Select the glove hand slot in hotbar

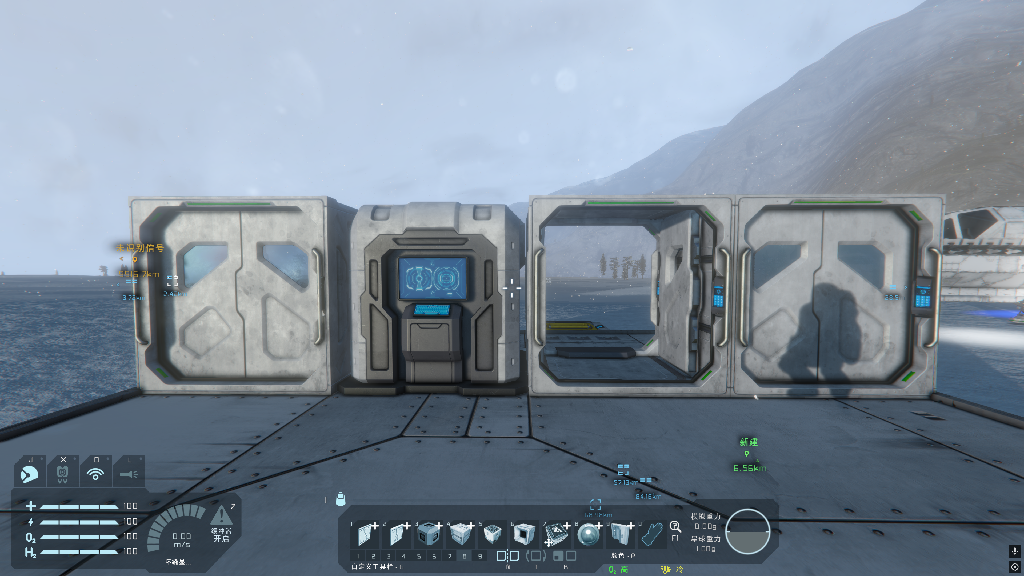click(x=652, y=534)
